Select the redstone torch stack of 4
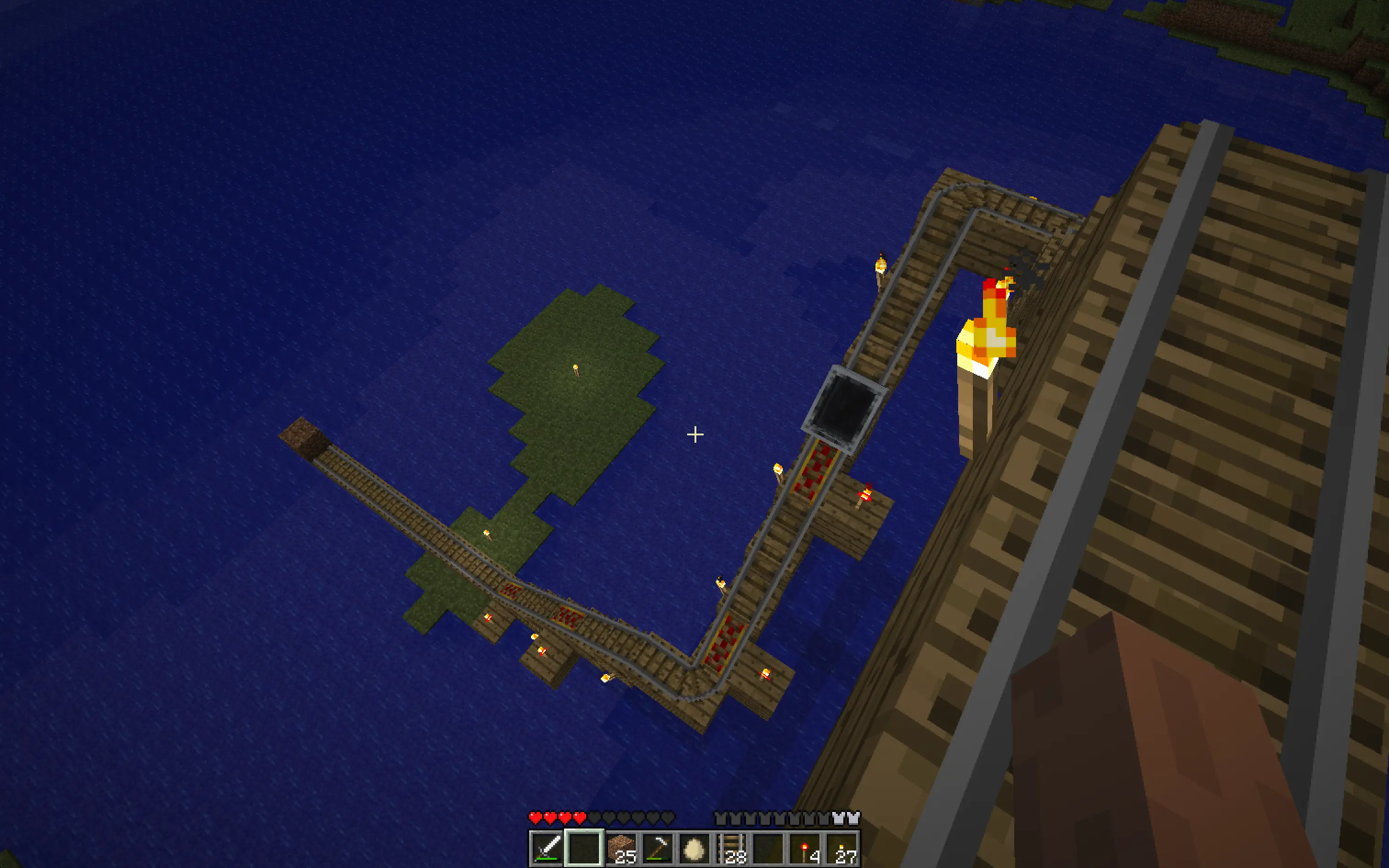 pos(805,848)
